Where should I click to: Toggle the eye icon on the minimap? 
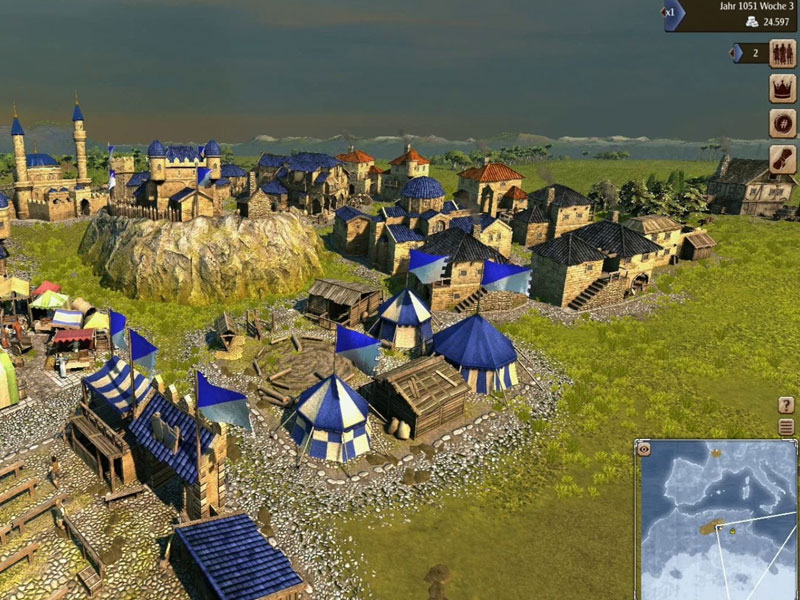645,449
